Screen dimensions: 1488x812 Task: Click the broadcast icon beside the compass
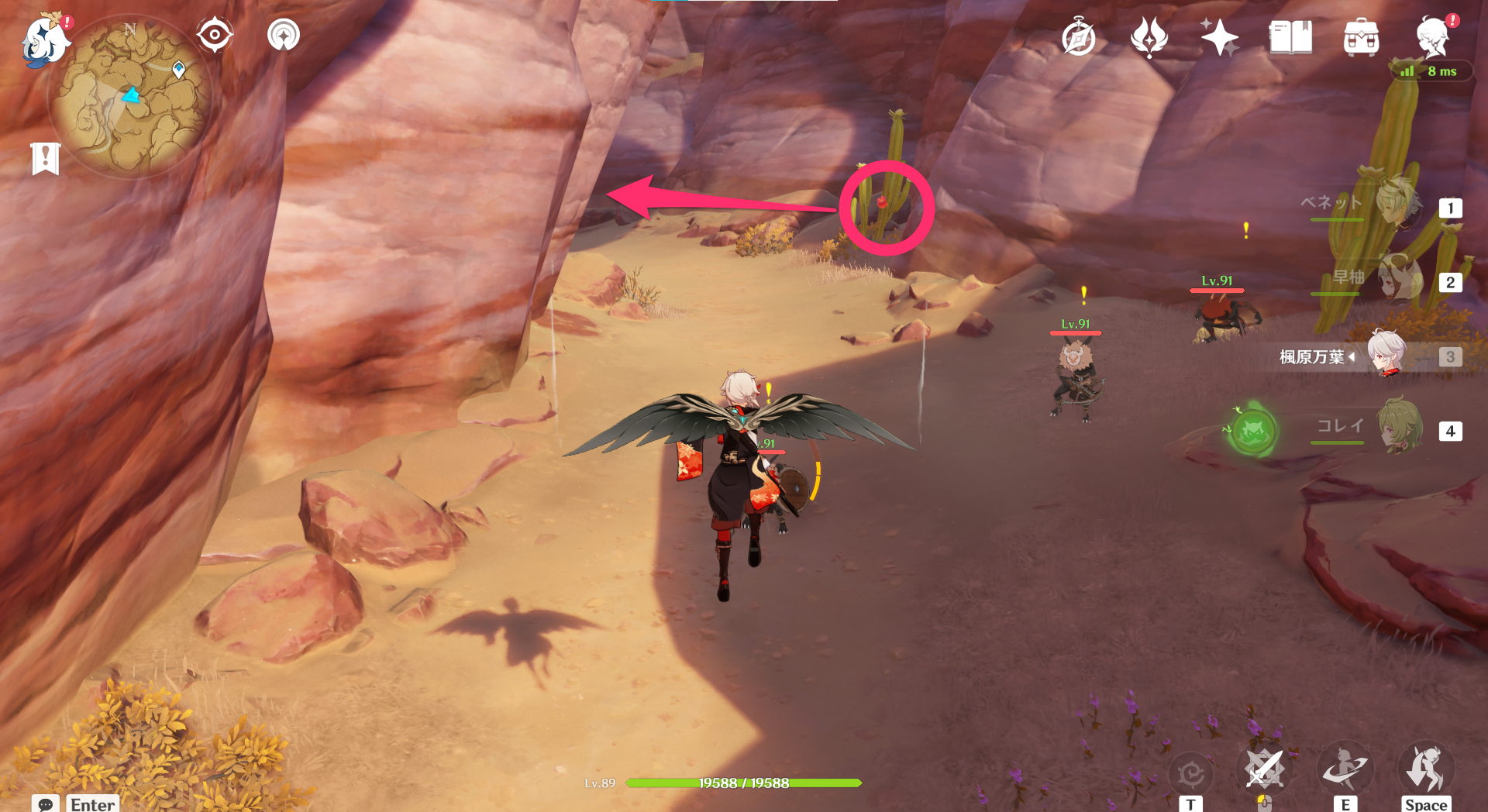[282, 34]
